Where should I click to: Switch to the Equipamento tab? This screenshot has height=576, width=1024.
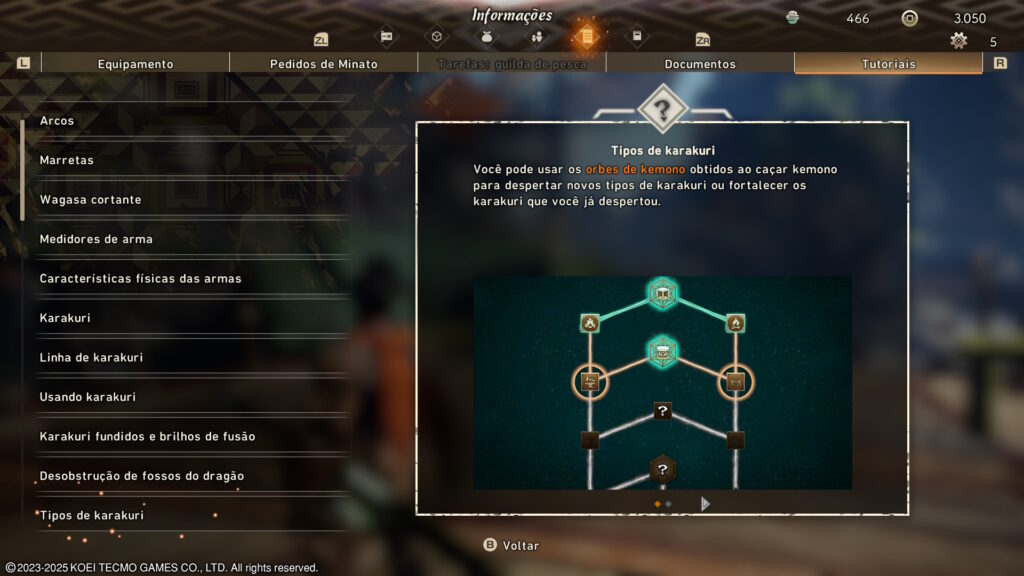(135, 64)
